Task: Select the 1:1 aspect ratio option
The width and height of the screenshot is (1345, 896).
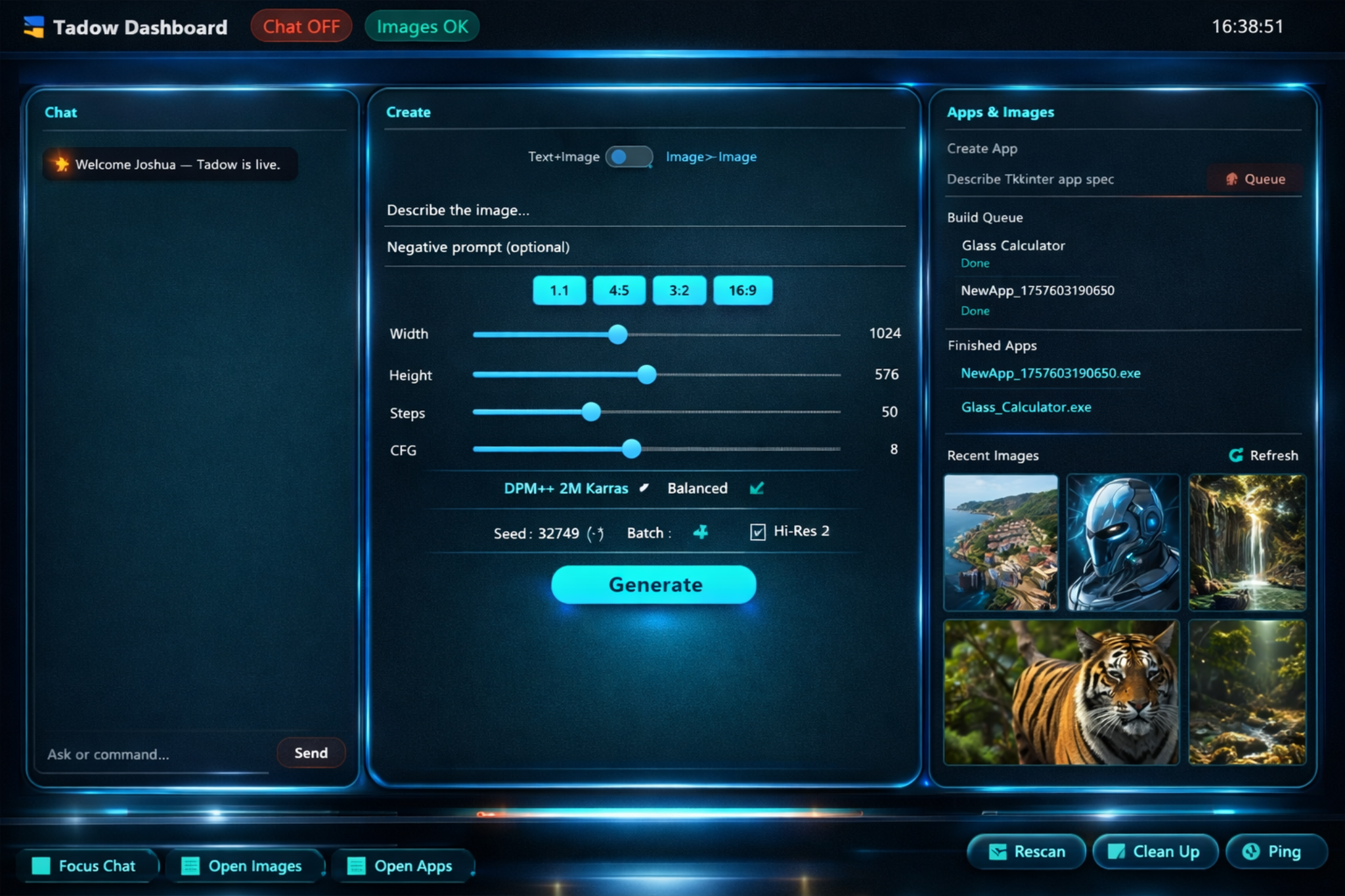Action: [x=559, y=289]
